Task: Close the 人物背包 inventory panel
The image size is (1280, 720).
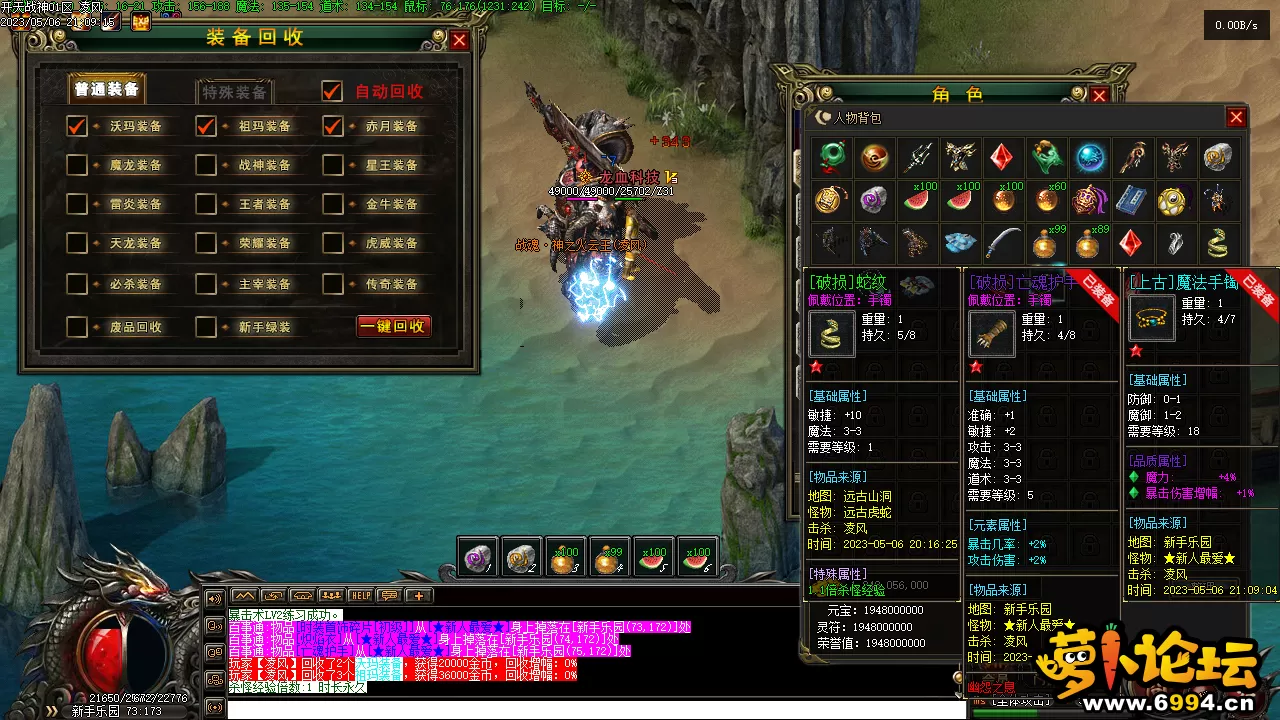Action: pos(1236,117)
